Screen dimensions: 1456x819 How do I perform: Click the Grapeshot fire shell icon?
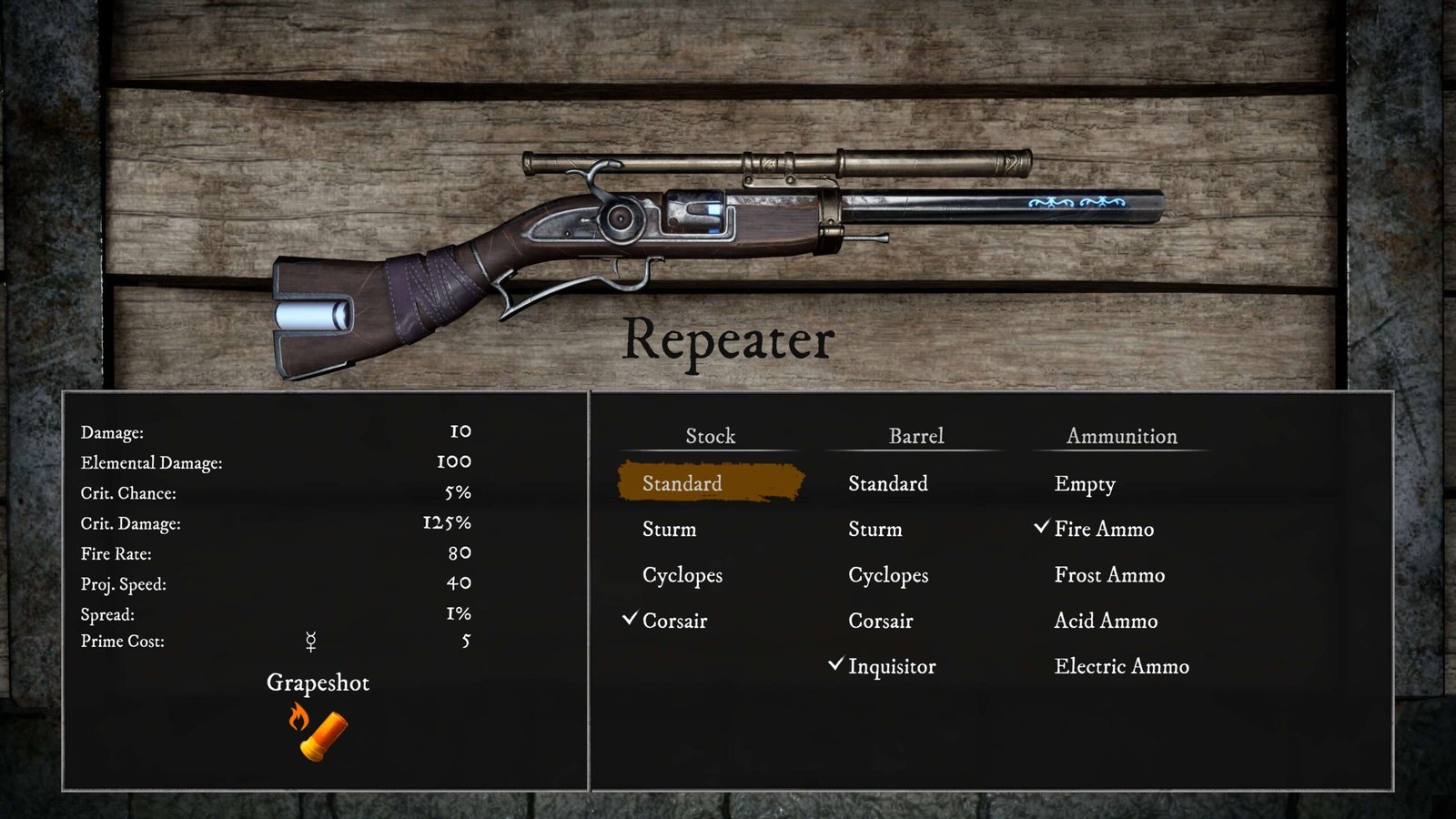click(318, 732)
